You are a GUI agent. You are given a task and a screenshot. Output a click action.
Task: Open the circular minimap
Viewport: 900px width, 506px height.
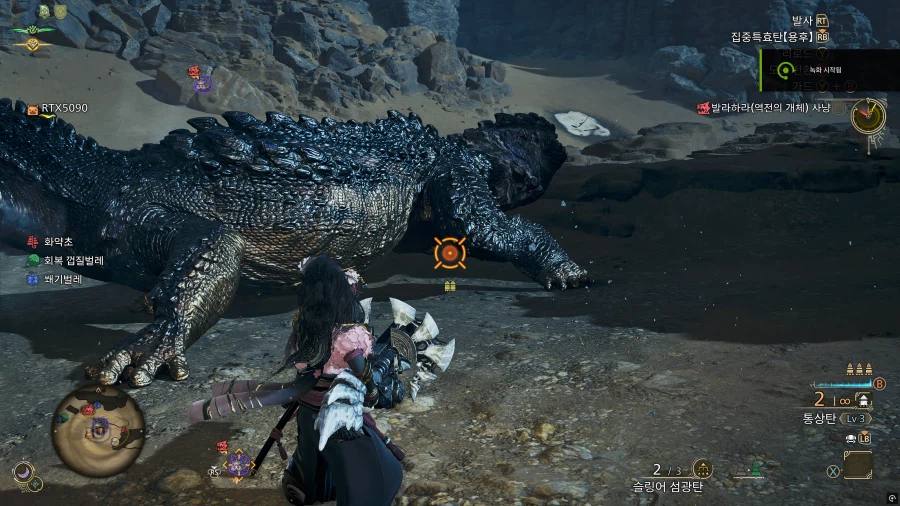pyautogui.click(x=98, y=430)
